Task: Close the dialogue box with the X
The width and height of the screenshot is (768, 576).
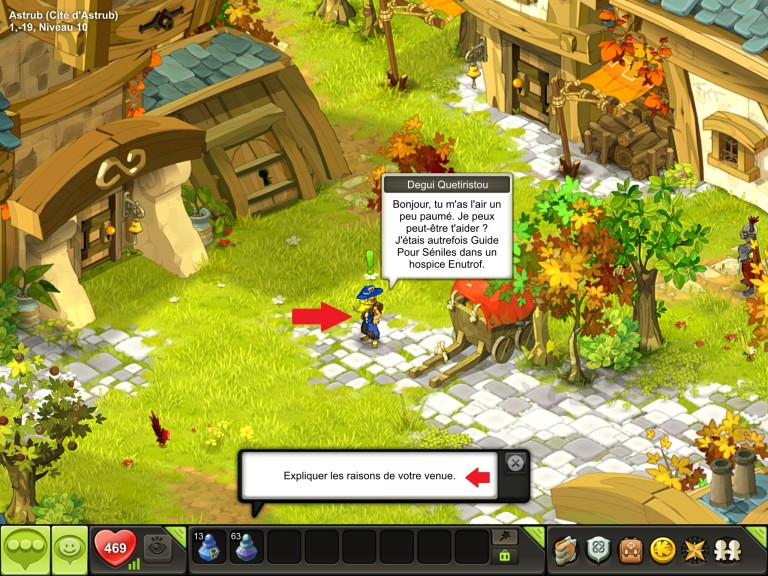Action: (x=514, y=462)
